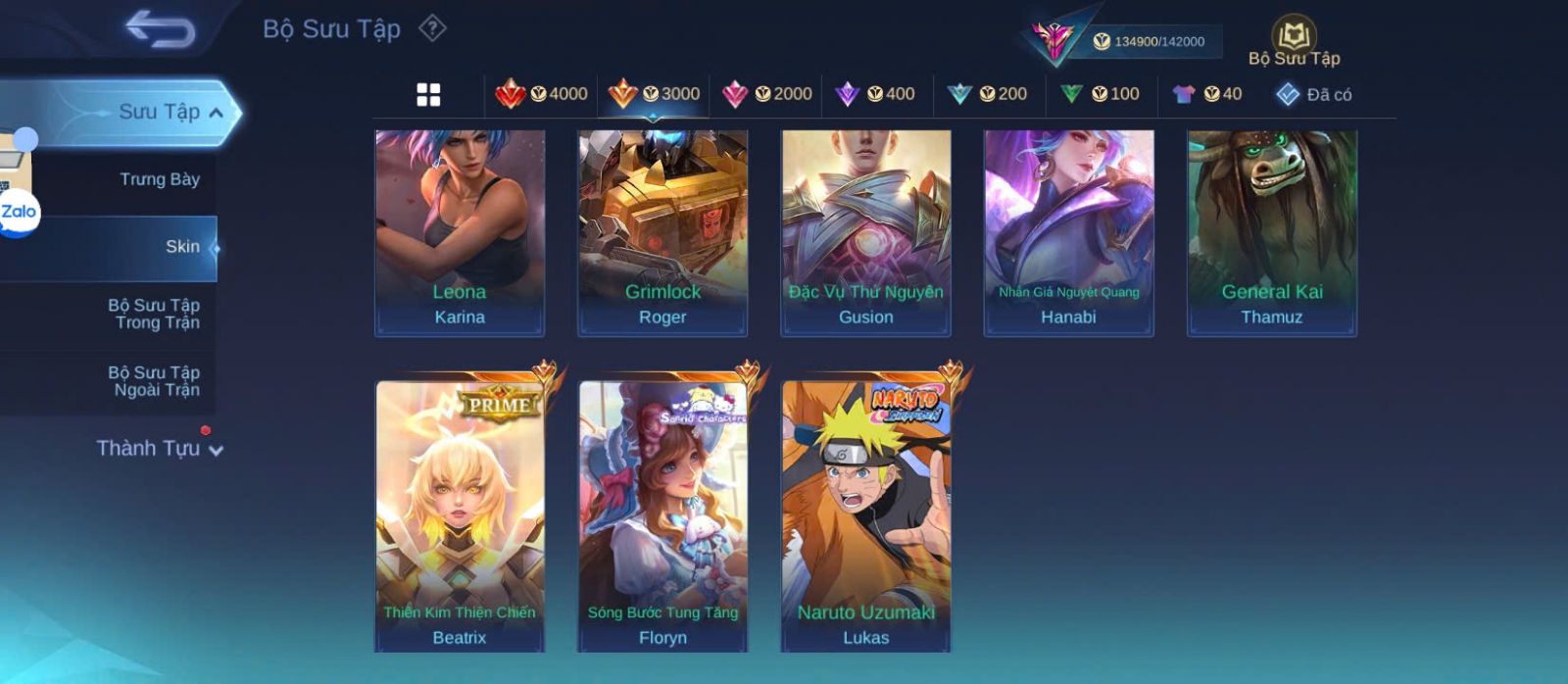Open the Zalo chat bubble overlay

[x=18, y=213]
